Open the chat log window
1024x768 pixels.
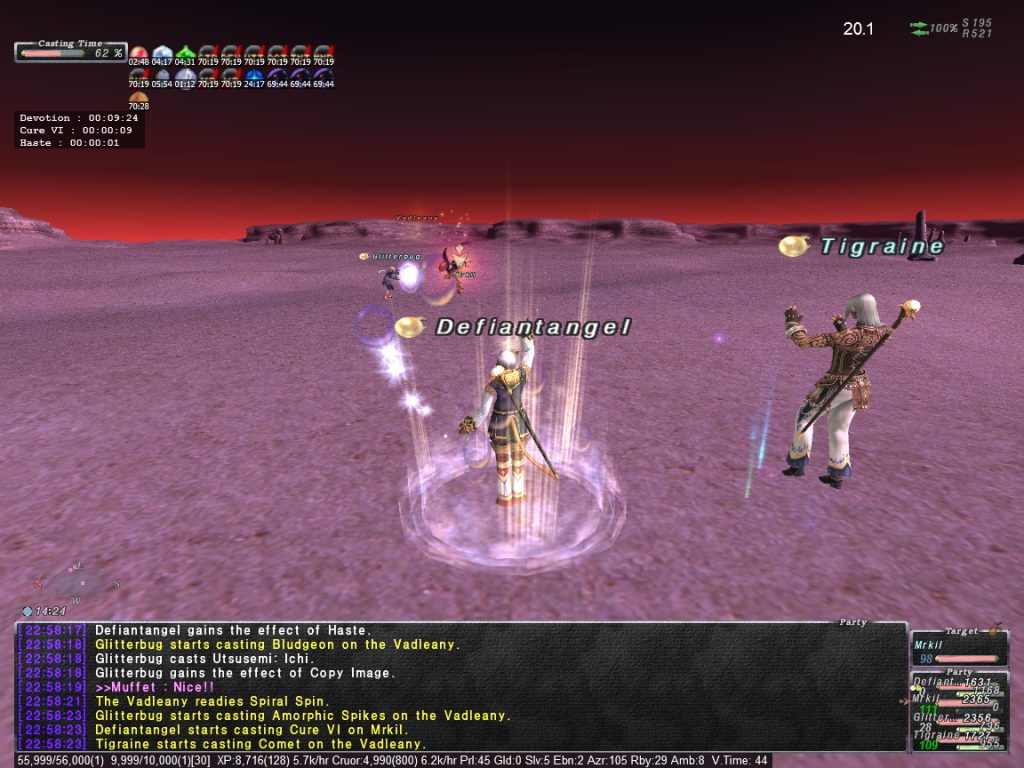[460, 687]
